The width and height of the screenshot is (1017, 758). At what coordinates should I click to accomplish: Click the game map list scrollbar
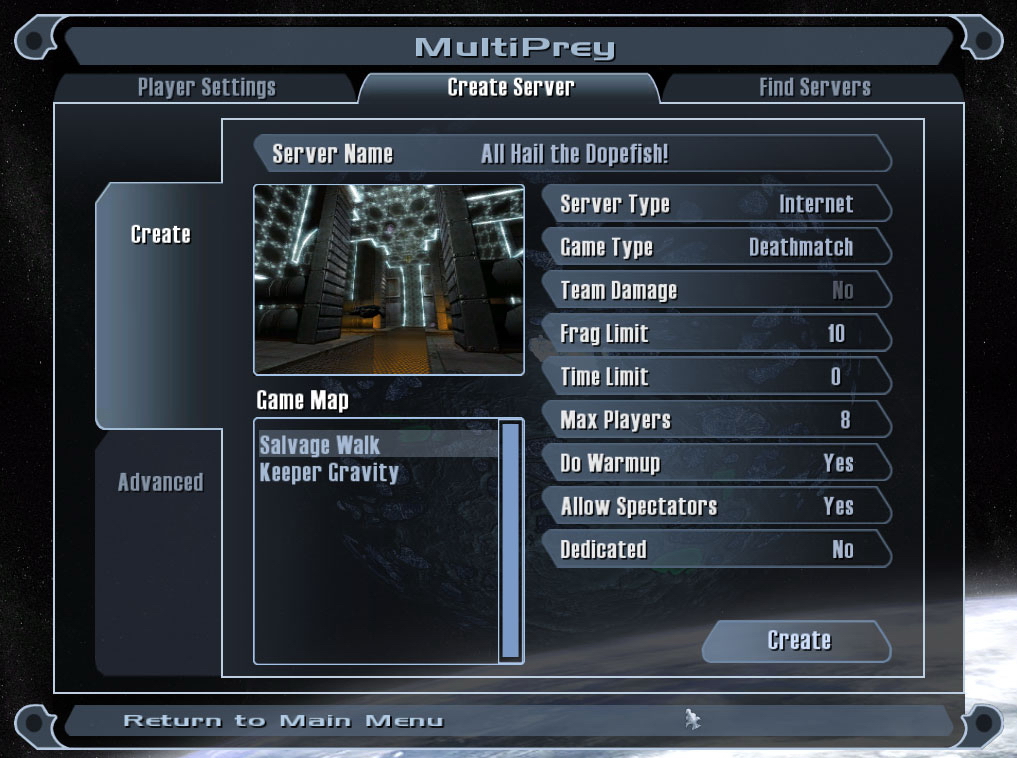click(x=510, y=540)
